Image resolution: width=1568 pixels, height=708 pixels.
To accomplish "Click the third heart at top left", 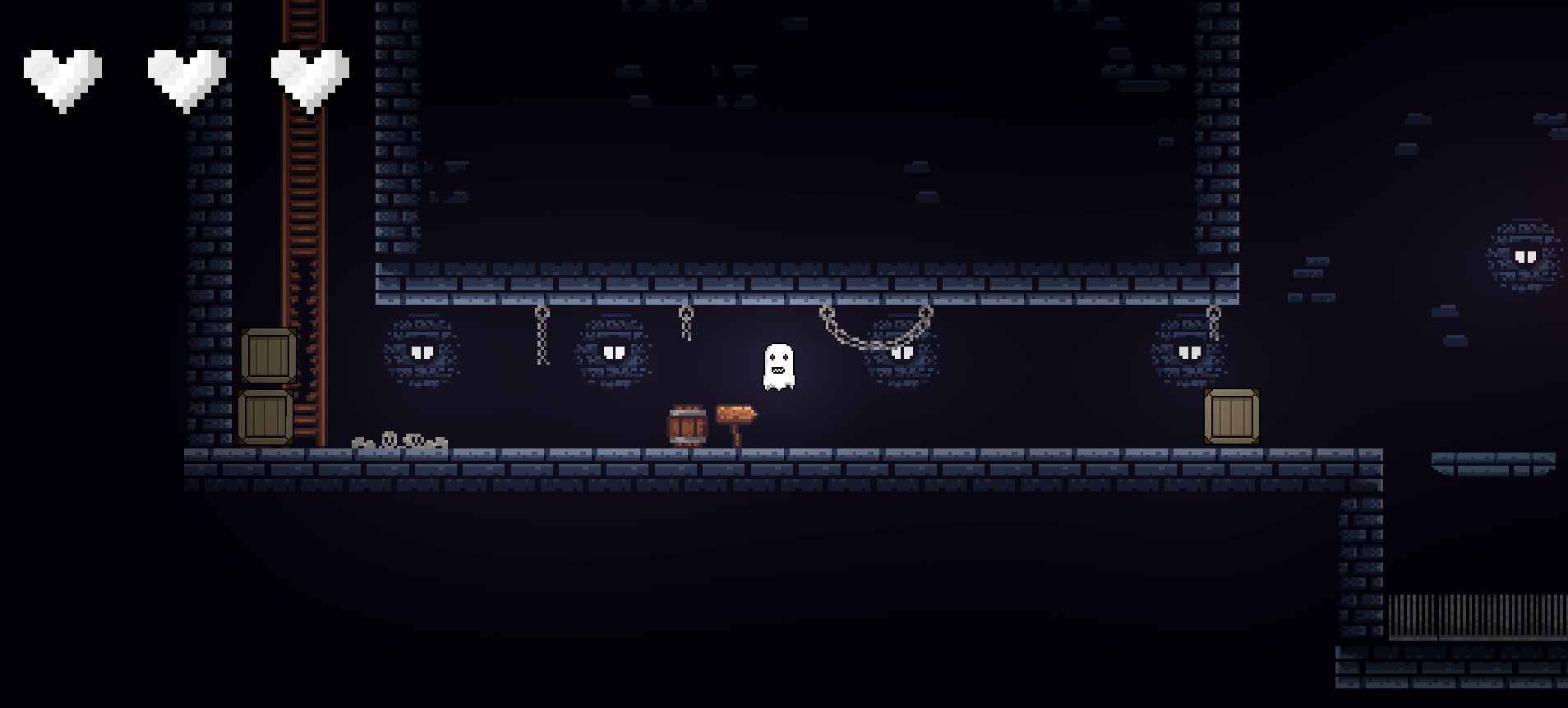I will 308,74.
